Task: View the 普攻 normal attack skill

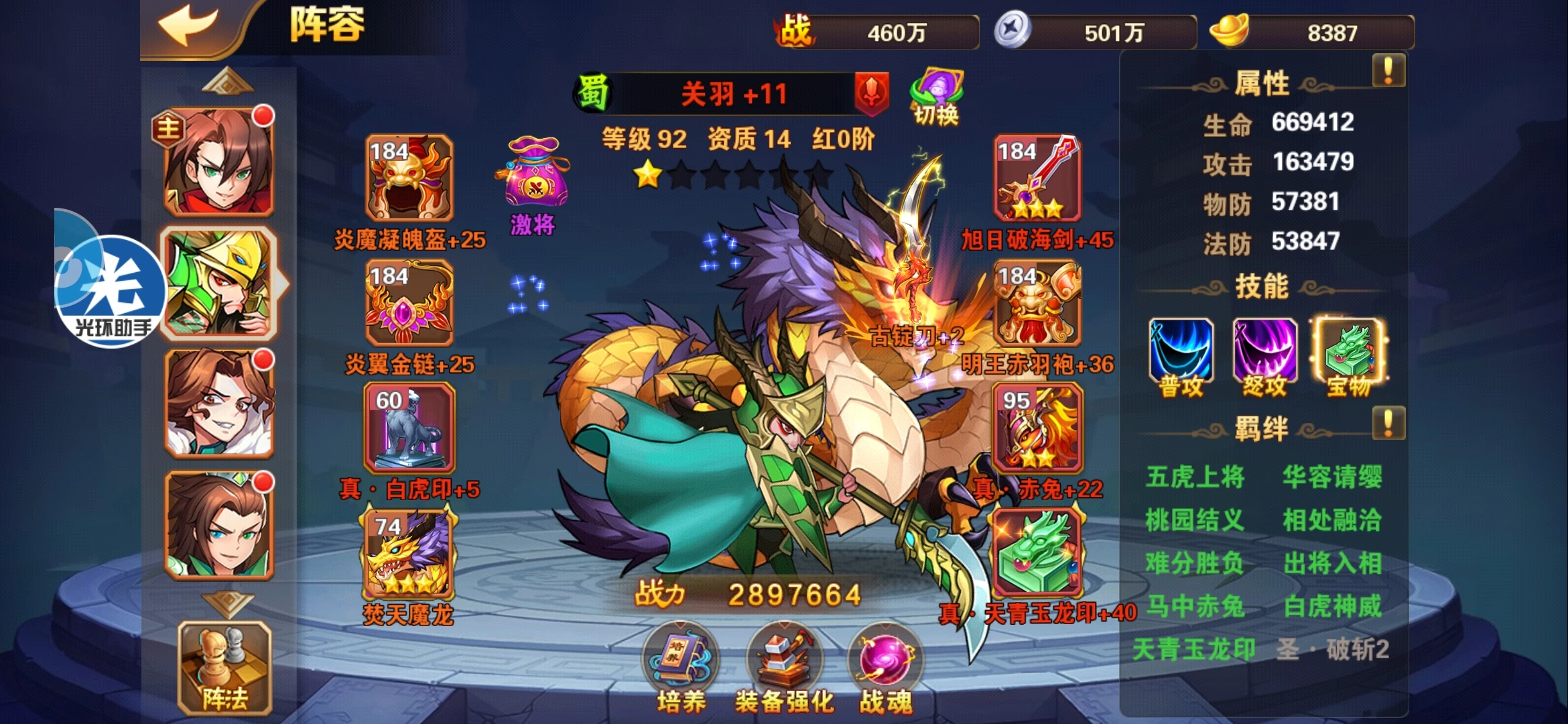Action: click(x=1181, y=352)
